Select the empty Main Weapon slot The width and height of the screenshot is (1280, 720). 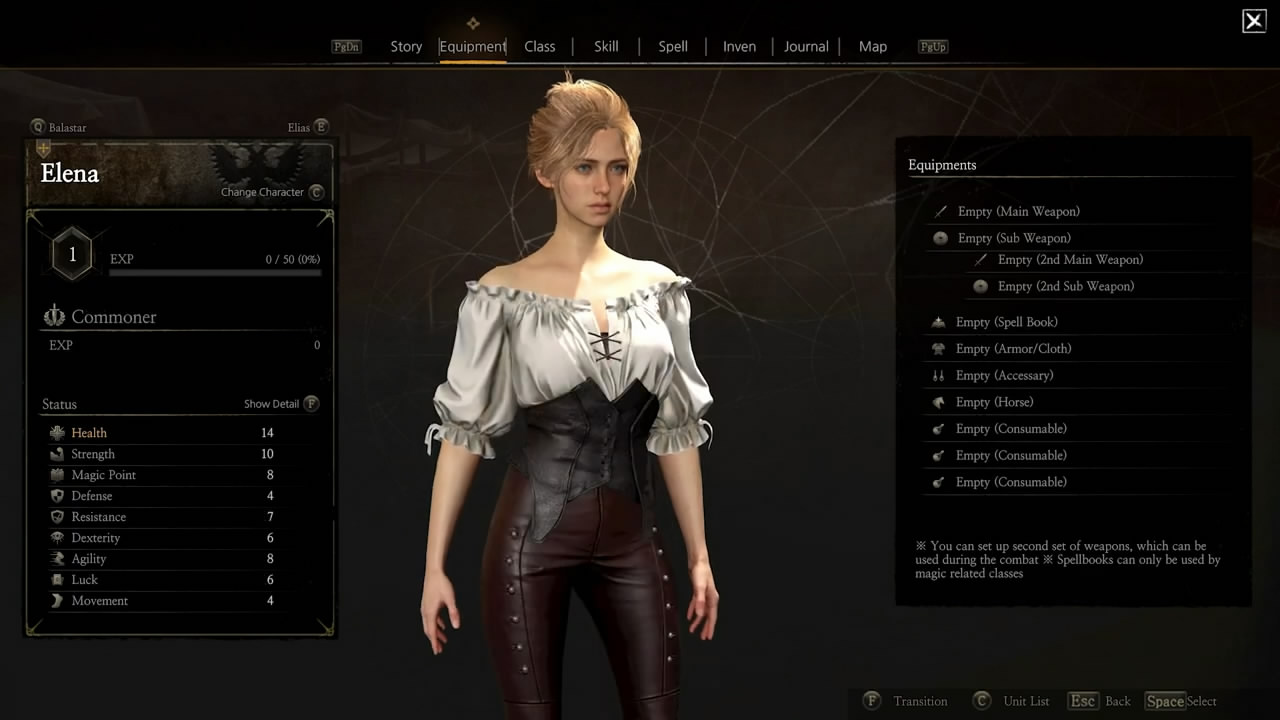click(x=1018, y=212)
